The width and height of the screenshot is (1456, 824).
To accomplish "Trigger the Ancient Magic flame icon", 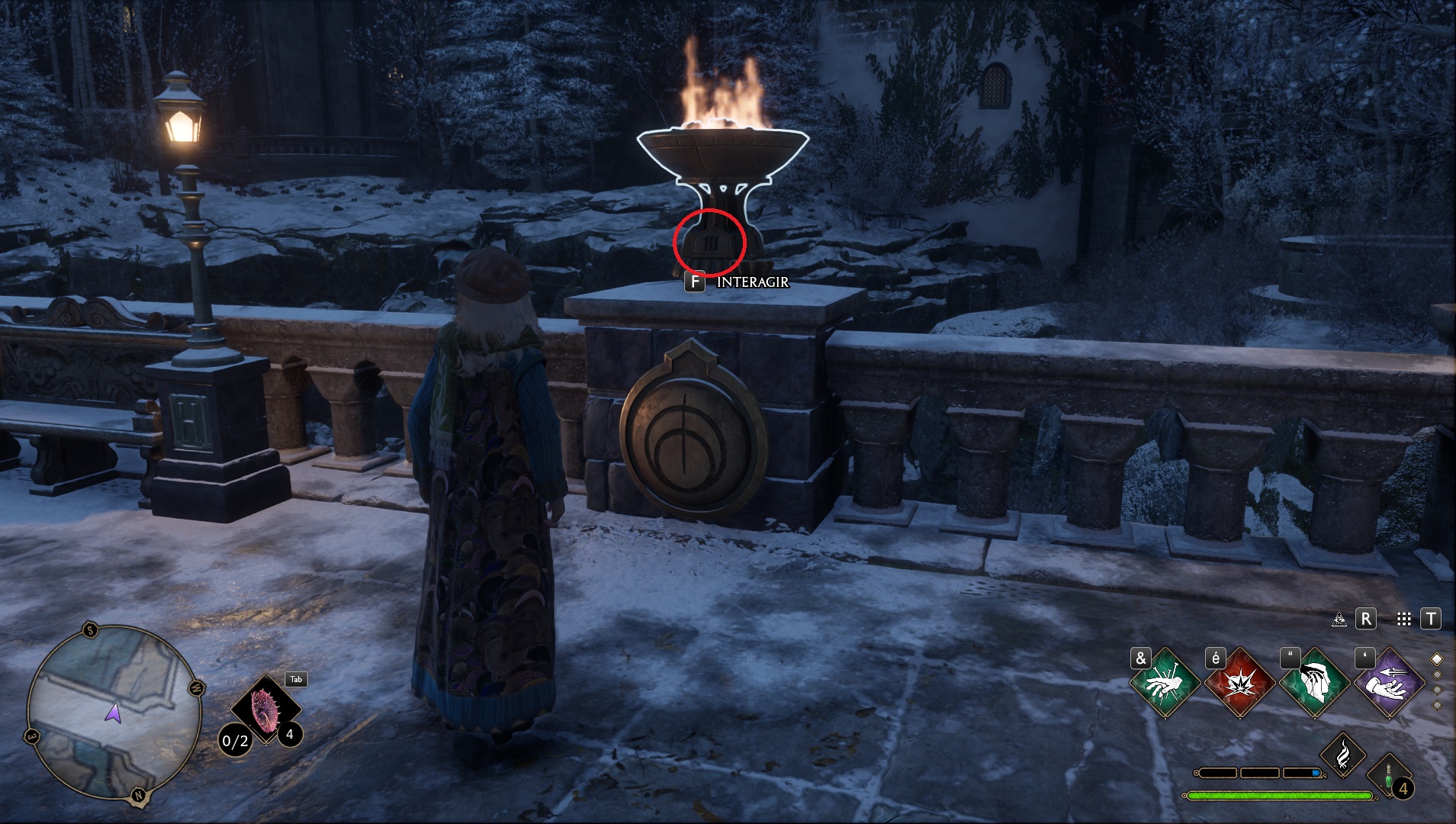I will [x=1343, y=754].
